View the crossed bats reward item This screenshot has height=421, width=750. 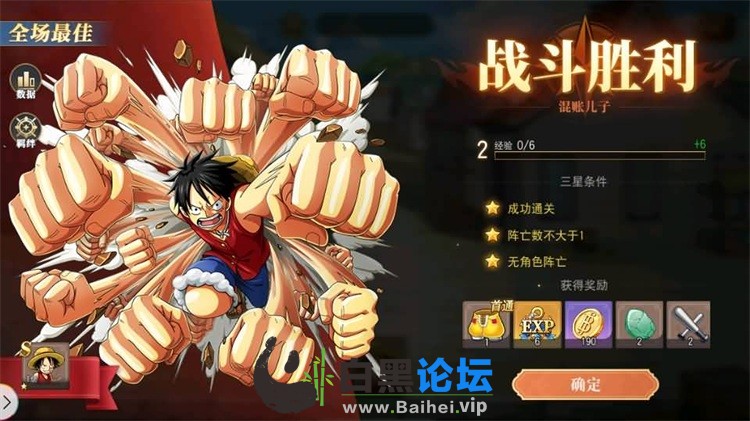coord(688,323)
